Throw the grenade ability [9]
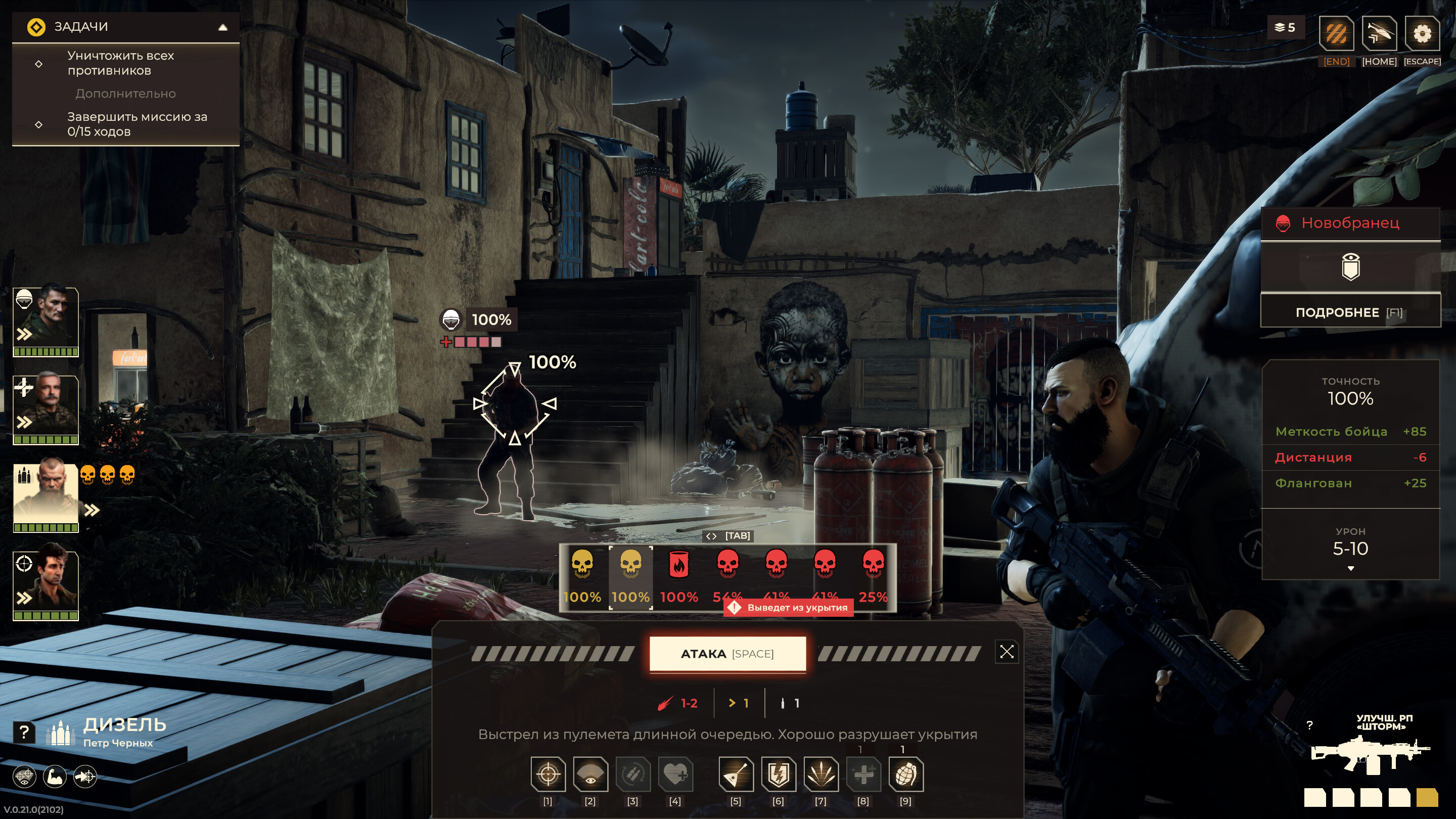 pos(906,776)
